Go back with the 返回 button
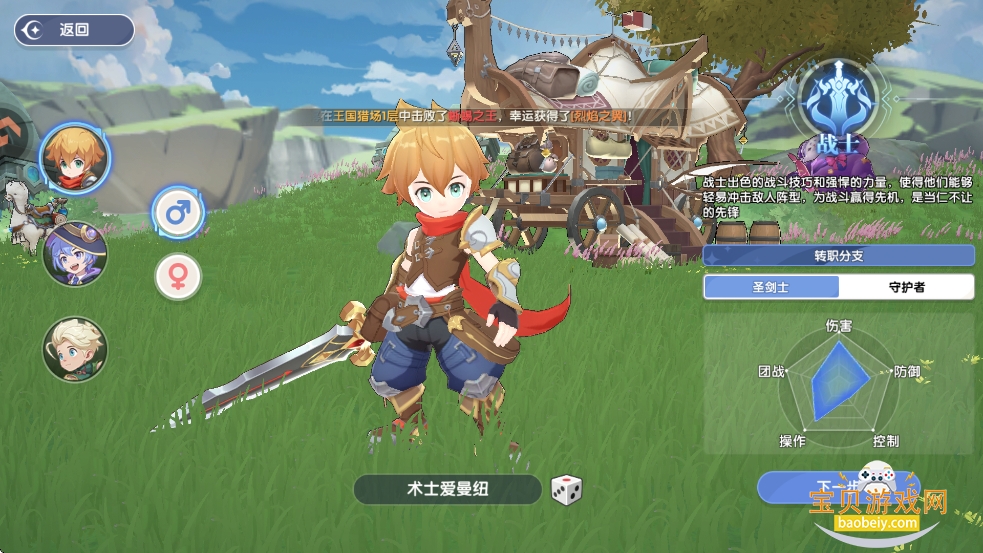This screenshot has width=983, height=553. tap(74, 30)
